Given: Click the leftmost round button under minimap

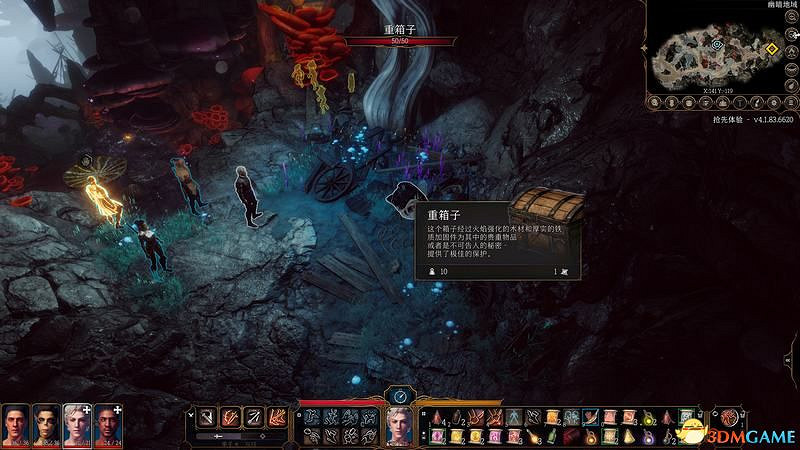Looking at the screenshot, I should point(656,101).
